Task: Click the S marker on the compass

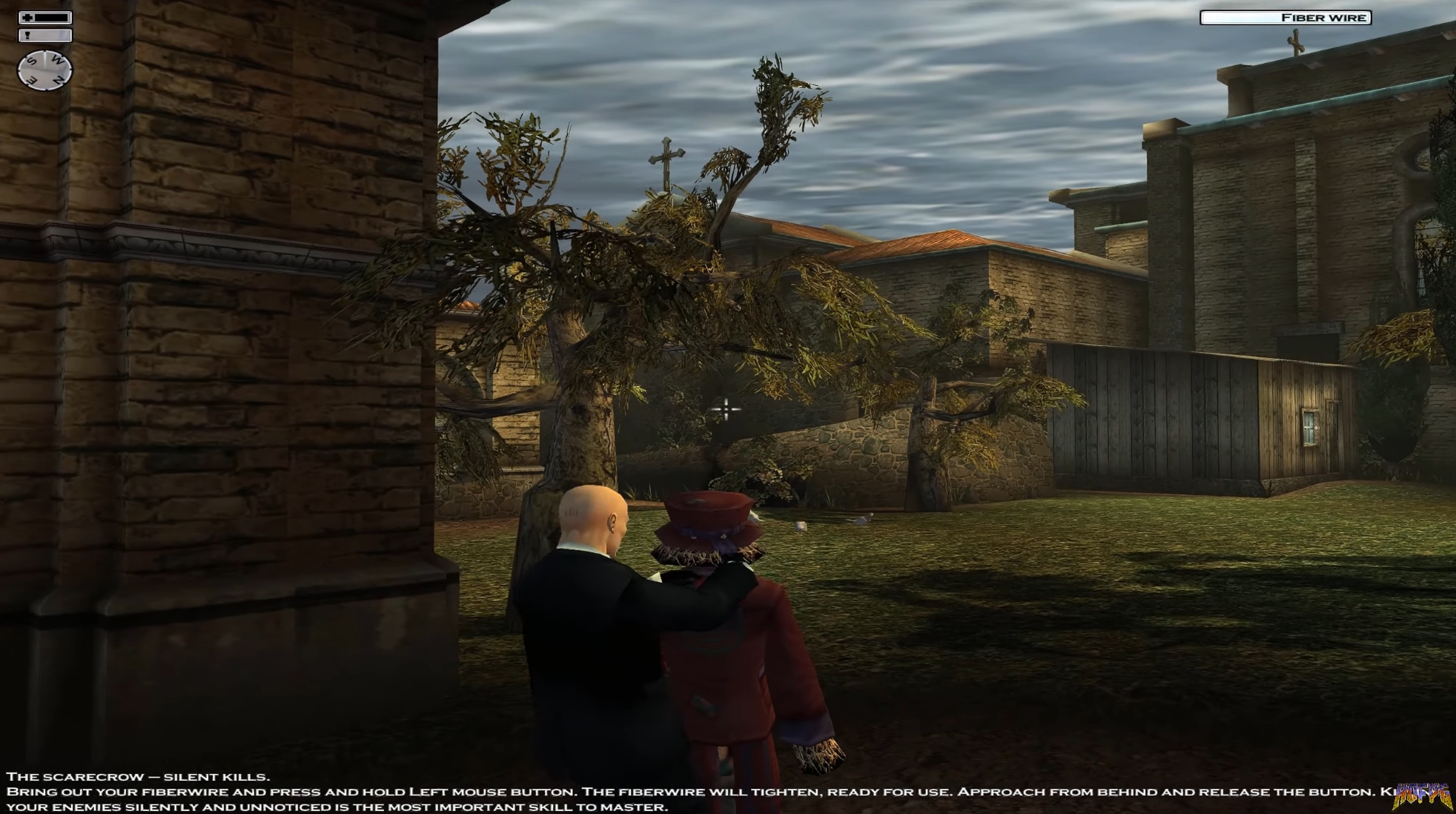Action: (x=32, y=60)
